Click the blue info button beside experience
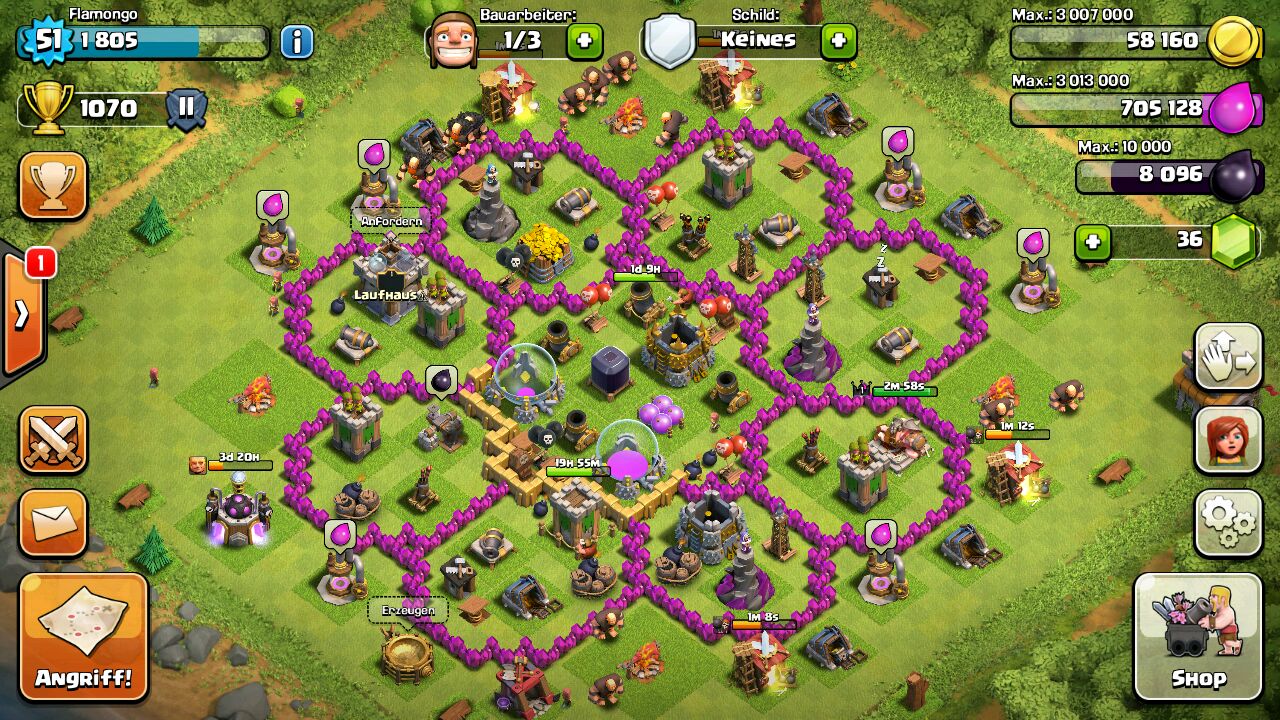The image size is (1280, 720). coord(296,41)
